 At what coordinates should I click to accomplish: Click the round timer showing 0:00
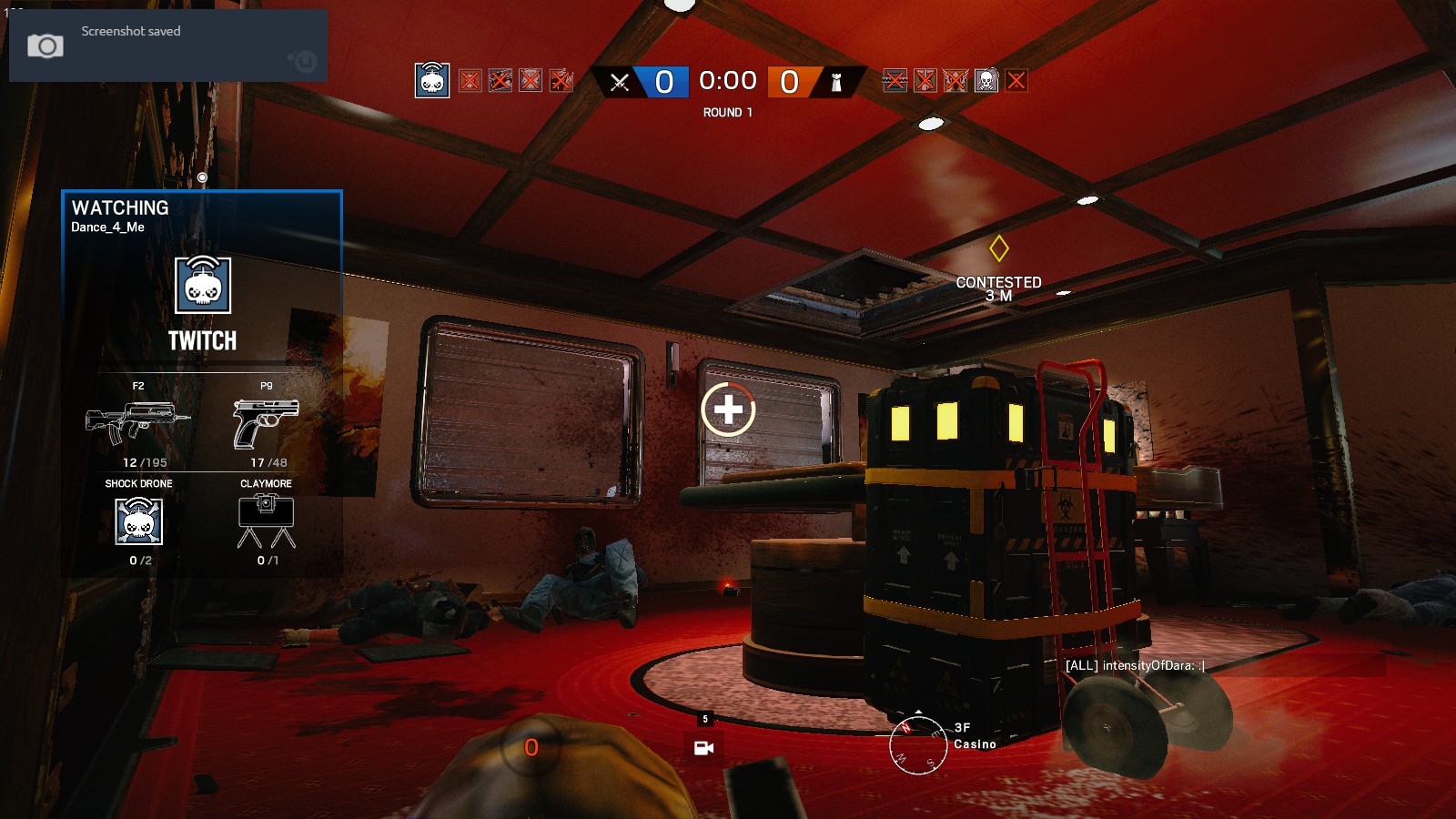[x=727, y=81]
